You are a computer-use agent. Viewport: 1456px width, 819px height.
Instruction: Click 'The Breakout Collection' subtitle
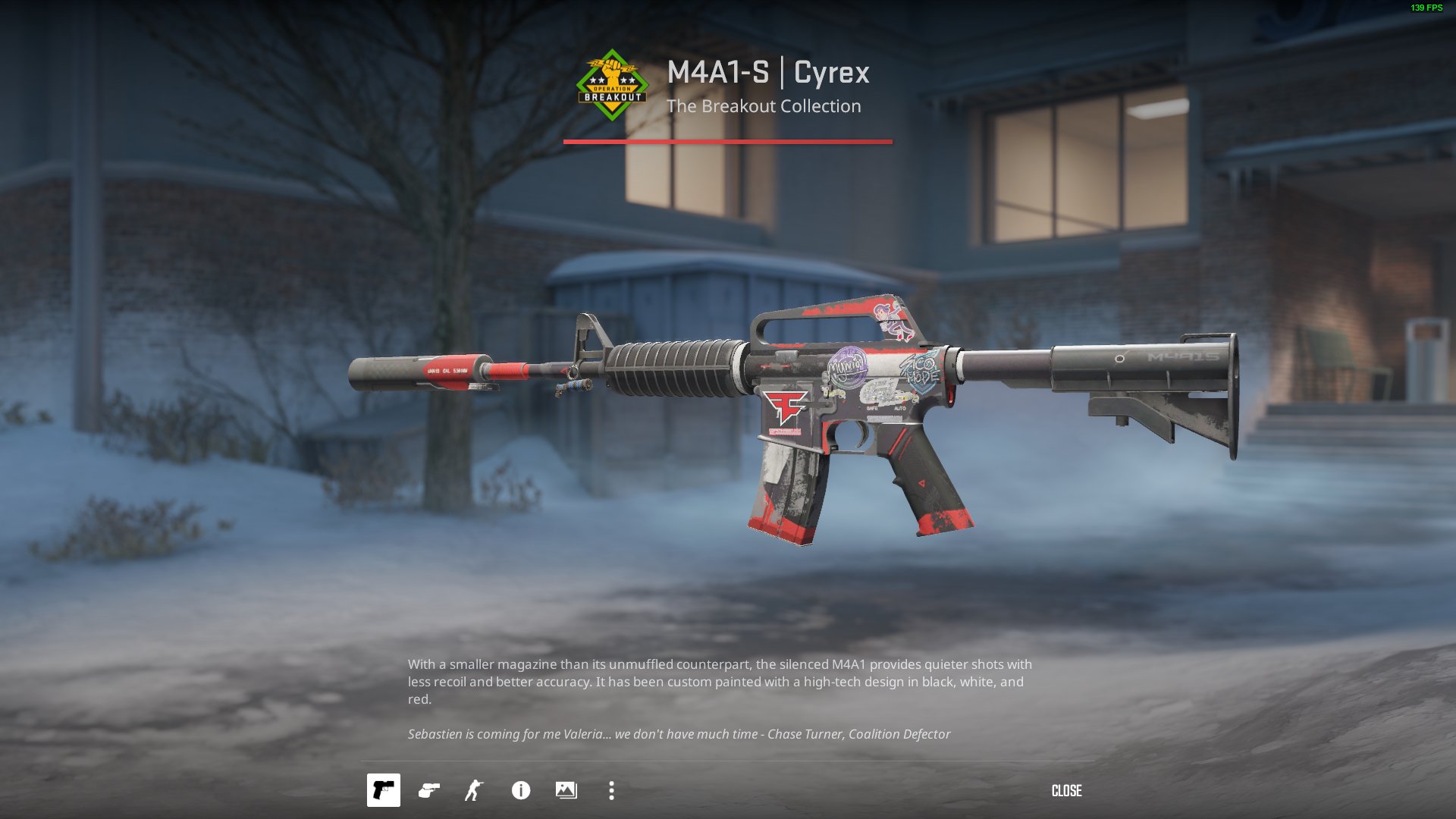click(765, 106)
